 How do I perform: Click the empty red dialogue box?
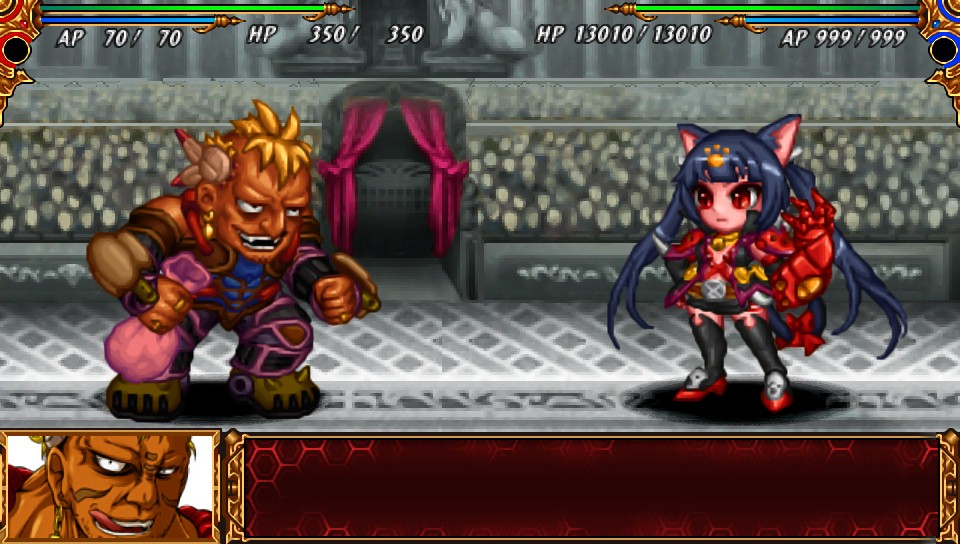tap(590, 487)
